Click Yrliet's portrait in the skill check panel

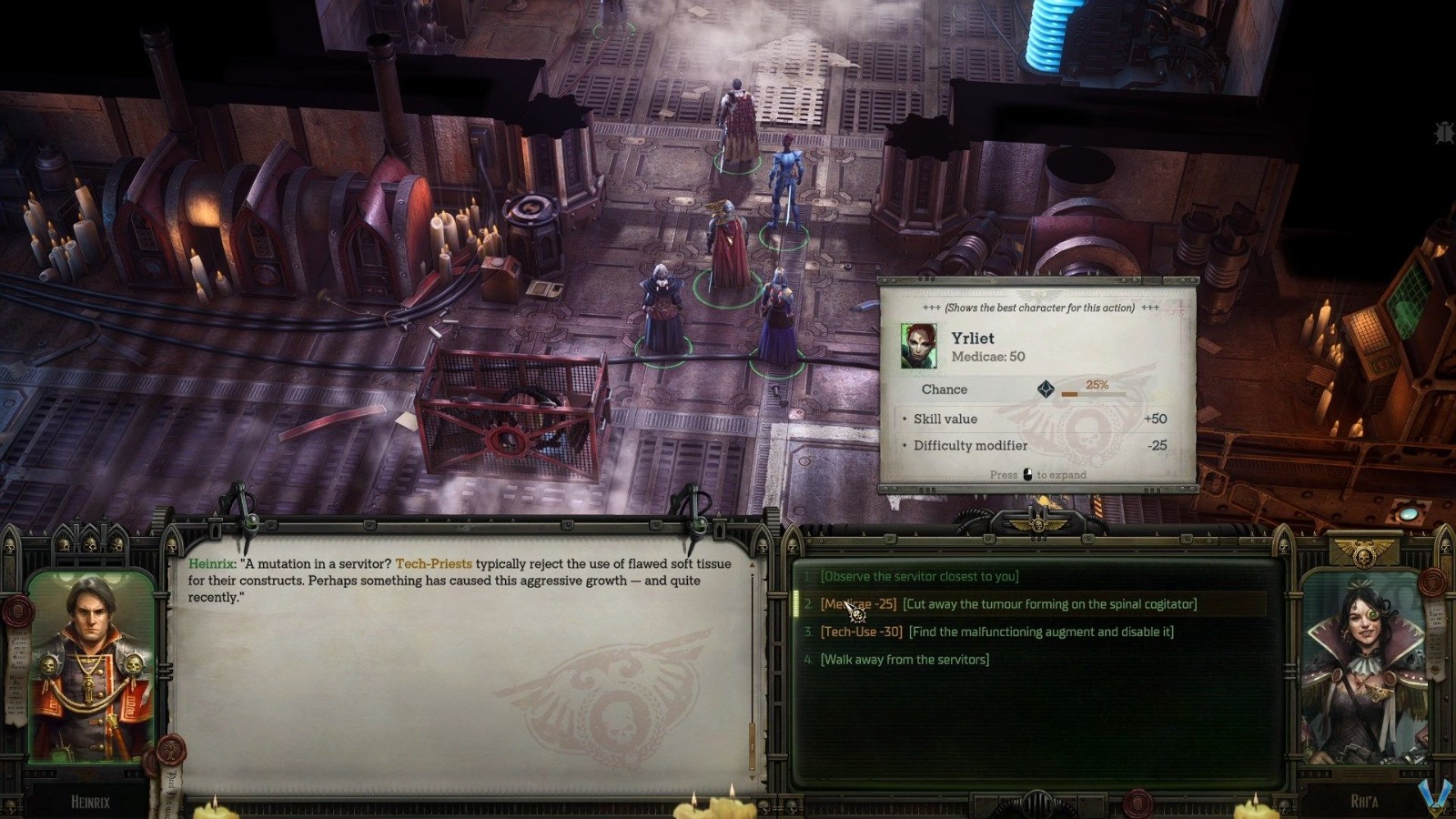[x=917, y=346]
